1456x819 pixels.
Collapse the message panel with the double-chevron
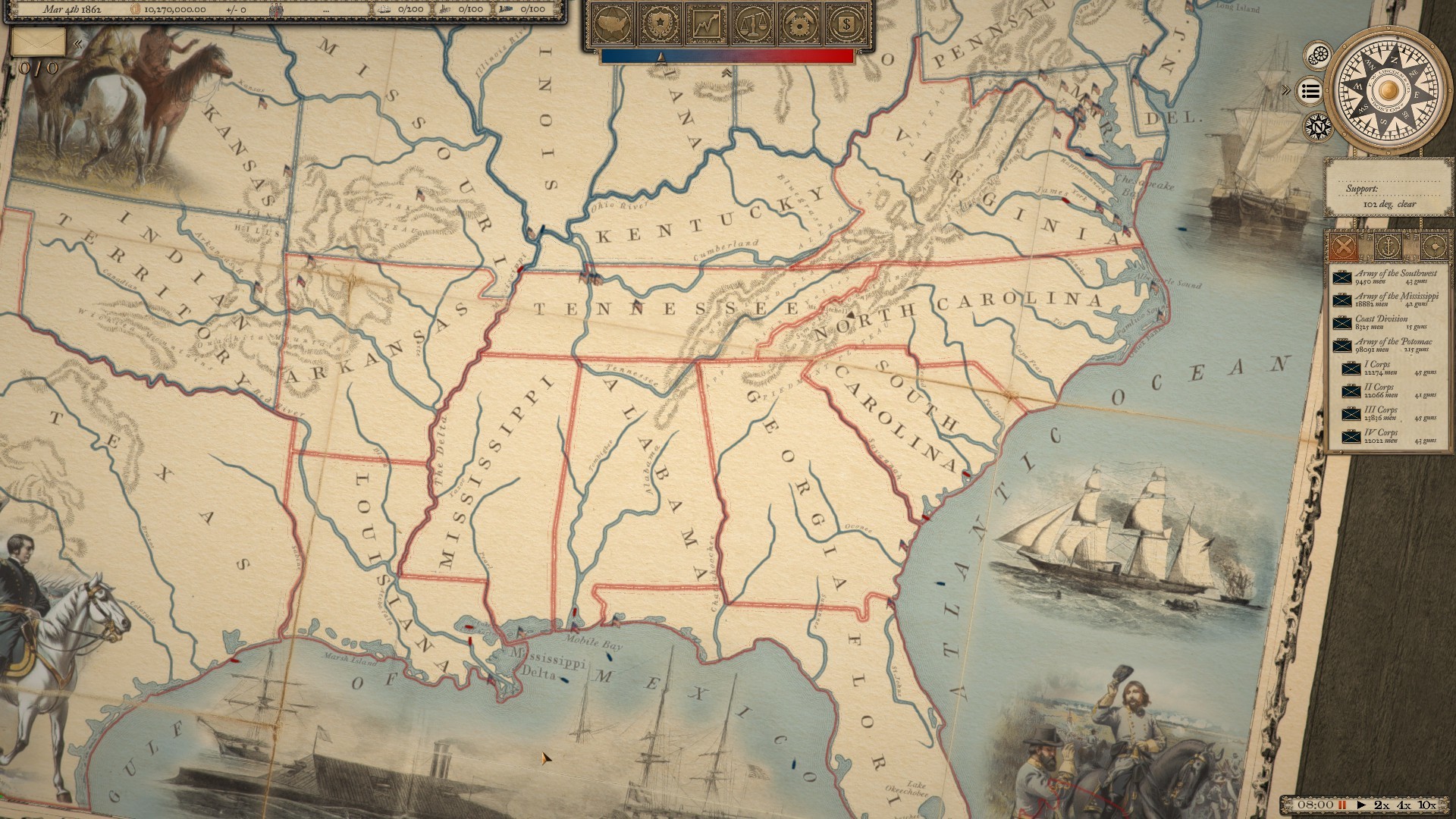pos(78,42)
